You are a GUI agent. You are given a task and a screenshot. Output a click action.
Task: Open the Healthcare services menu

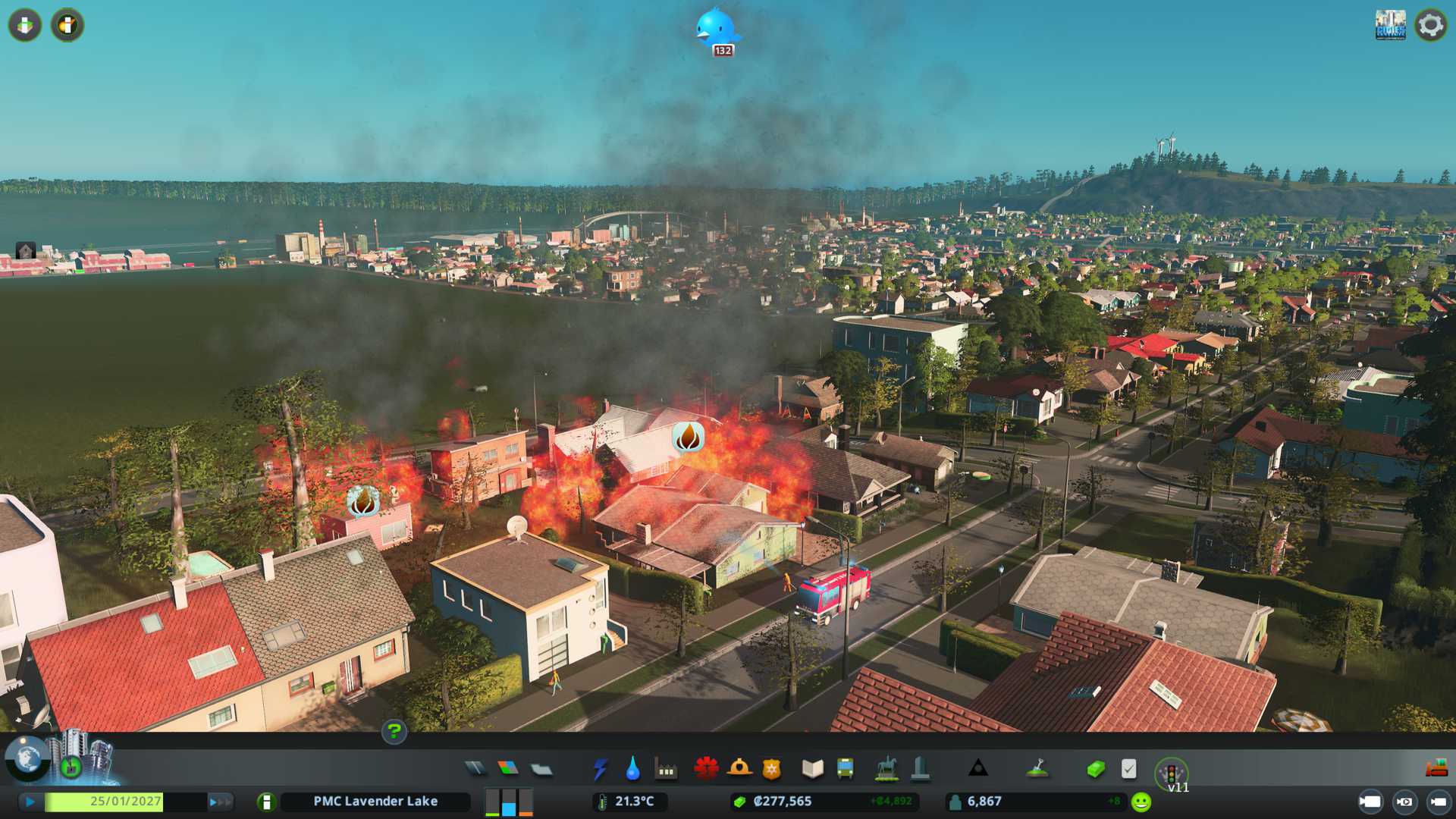point(706,769)
